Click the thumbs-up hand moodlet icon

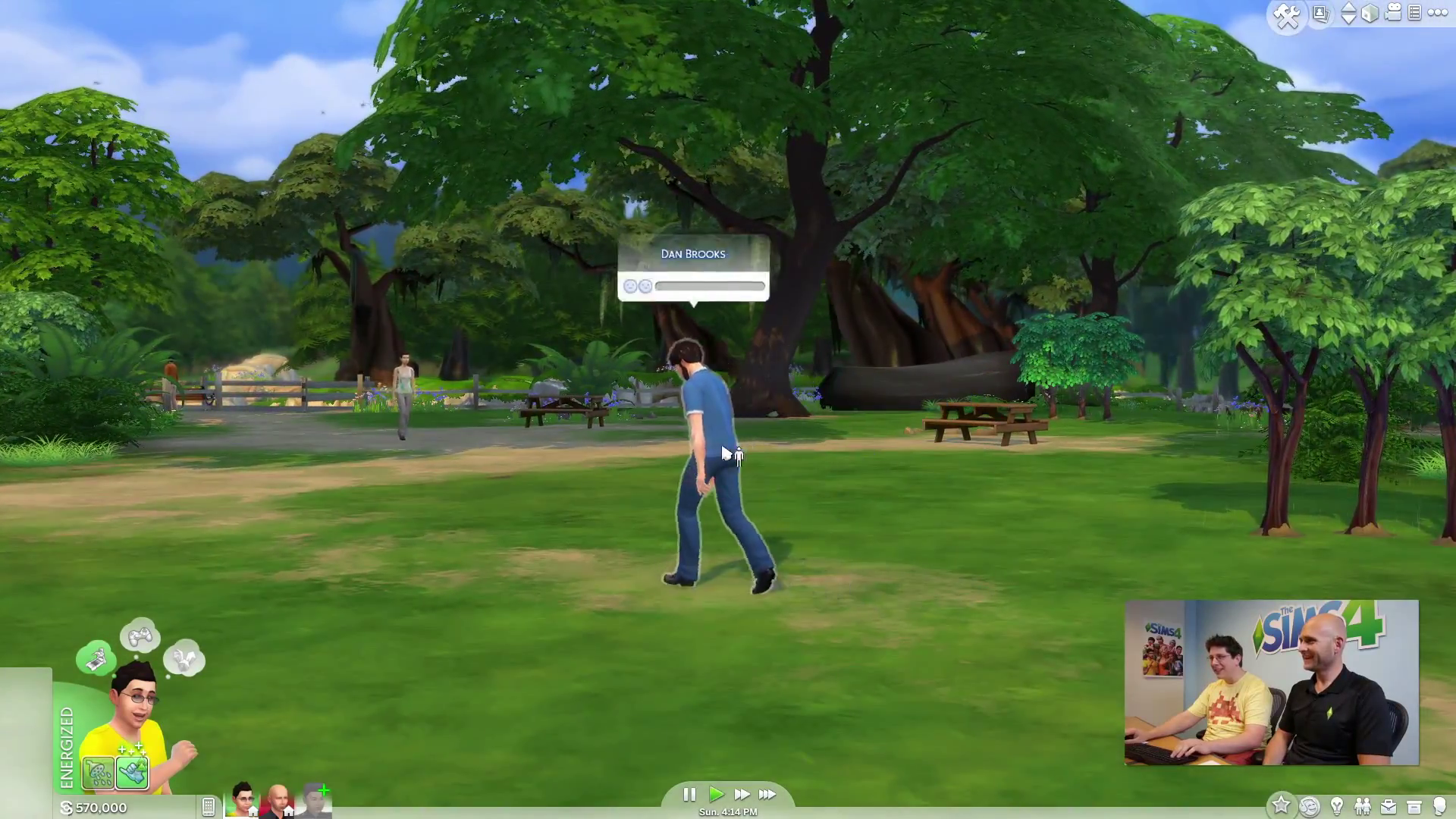point(133,773)
